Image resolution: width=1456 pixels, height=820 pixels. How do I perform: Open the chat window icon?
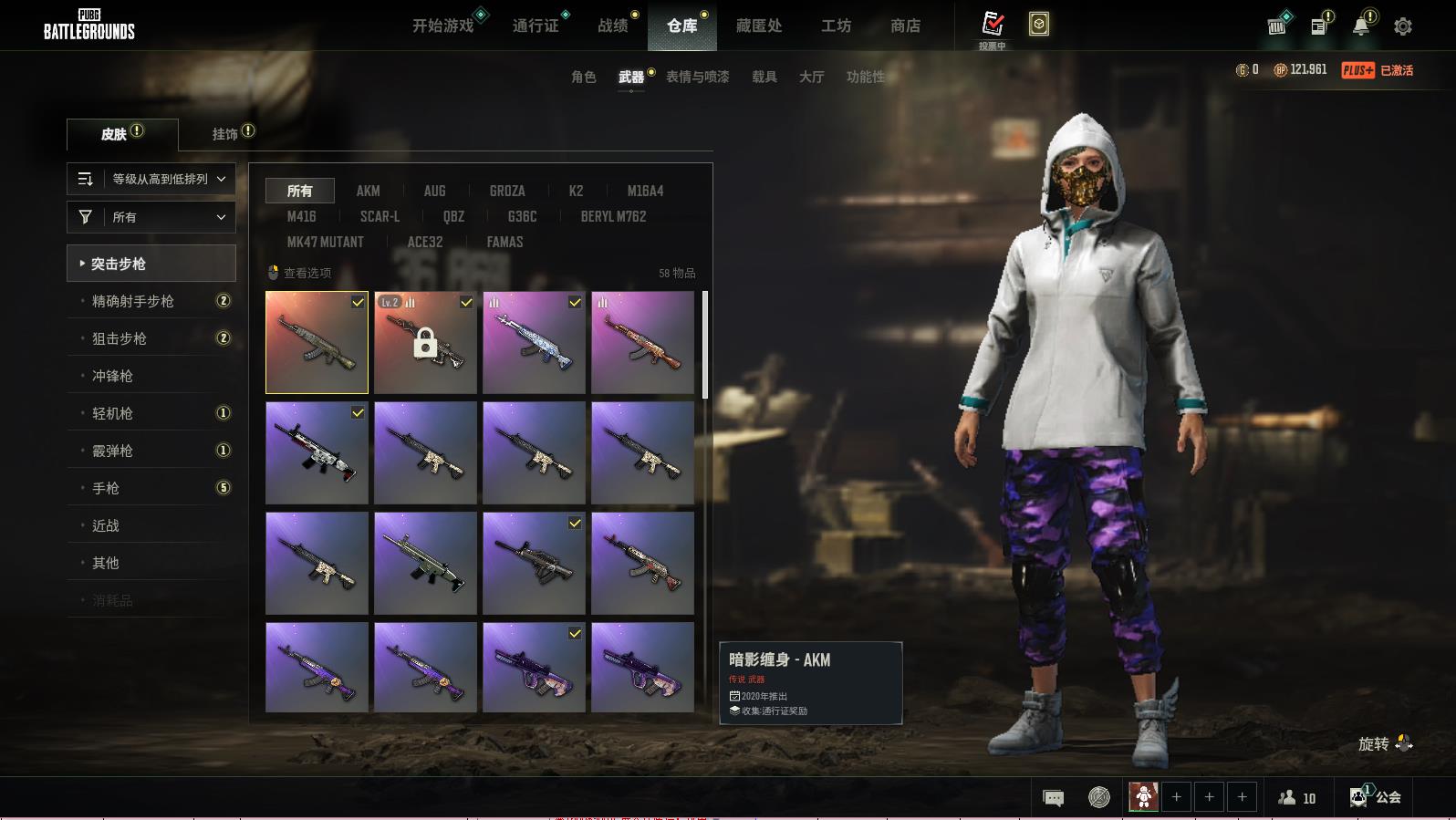pyautogui.click(x=1053, y=798)
